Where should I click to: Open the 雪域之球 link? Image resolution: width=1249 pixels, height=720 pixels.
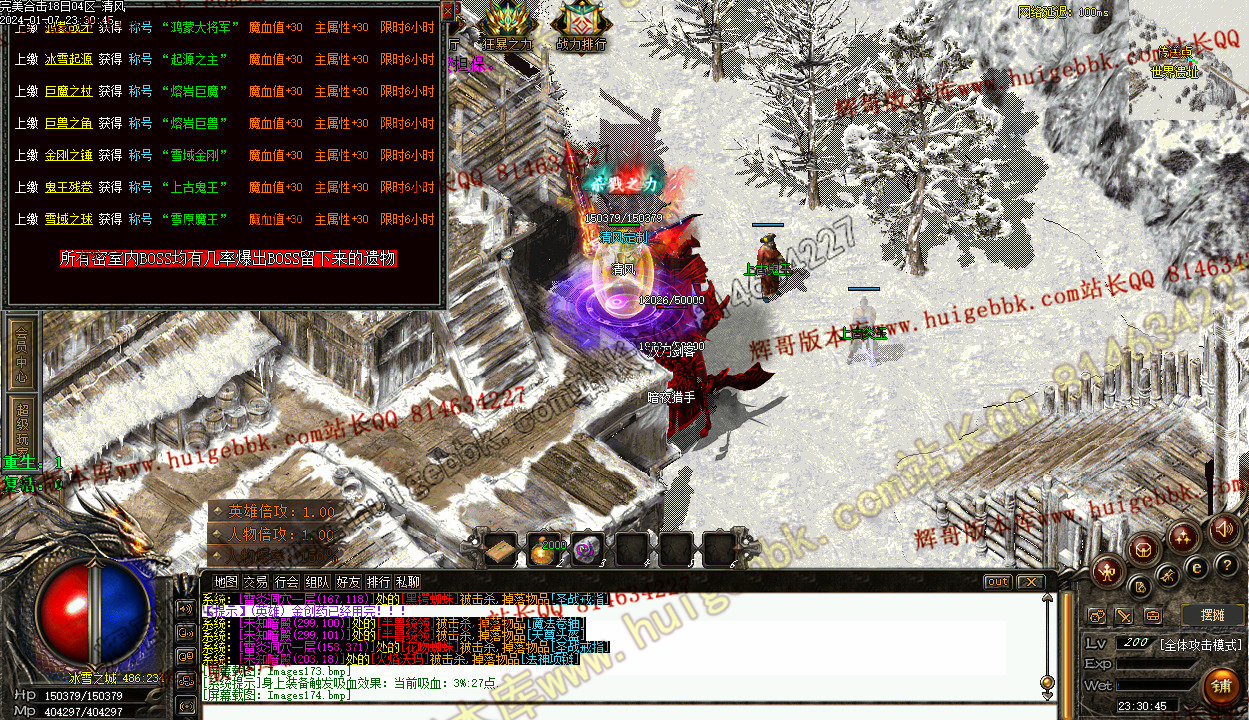pos(69,219)
